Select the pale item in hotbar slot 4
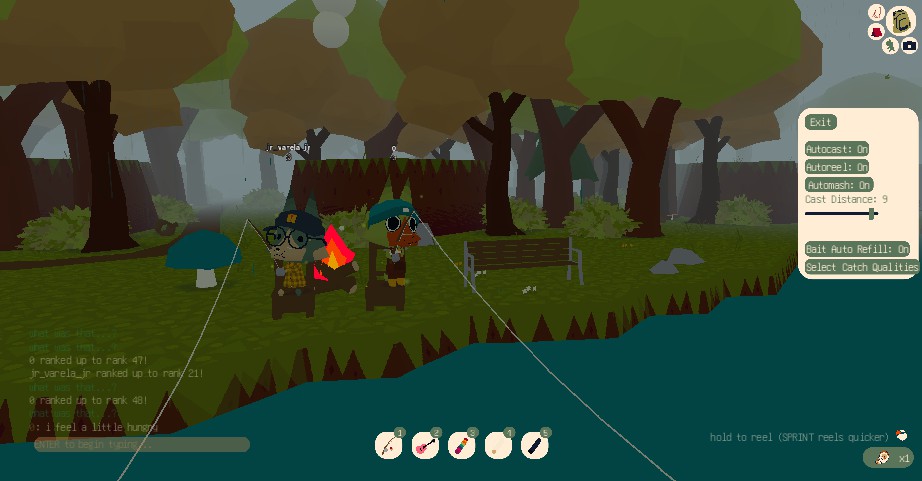This screenshot has width=922, height=481. pos(498,445)
